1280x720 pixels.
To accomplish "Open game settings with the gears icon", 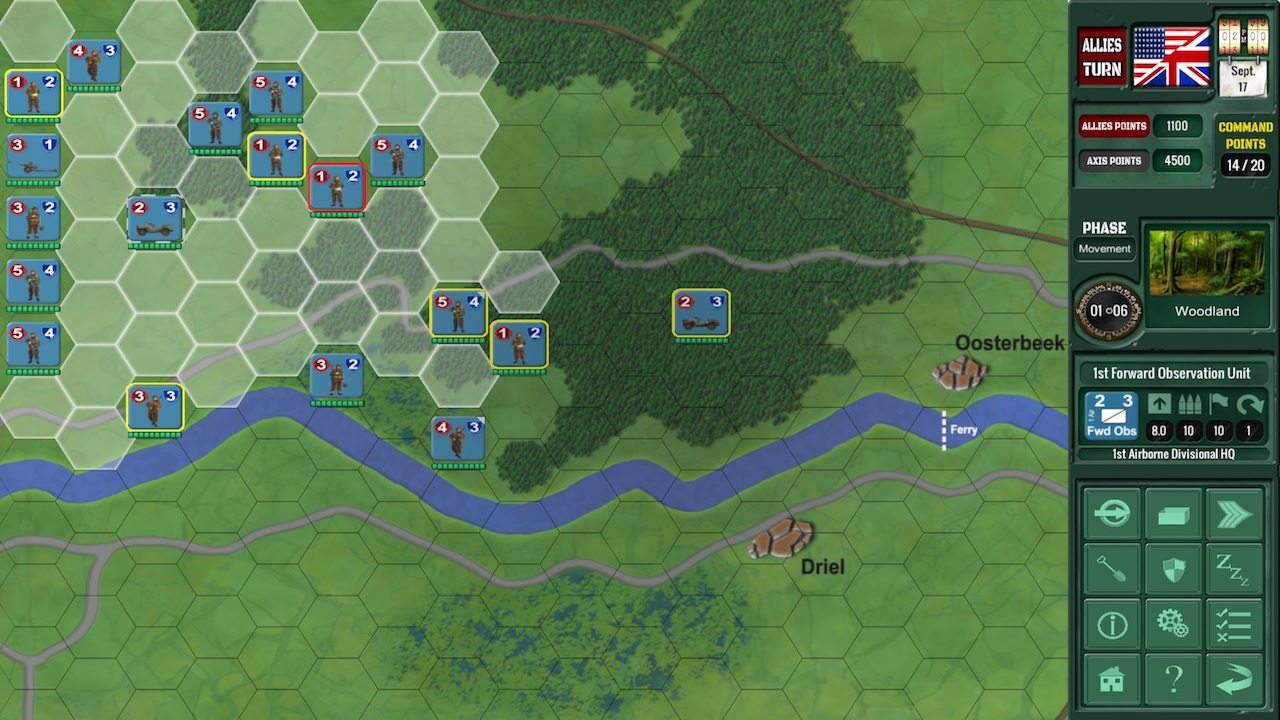I will [1173, 622].
